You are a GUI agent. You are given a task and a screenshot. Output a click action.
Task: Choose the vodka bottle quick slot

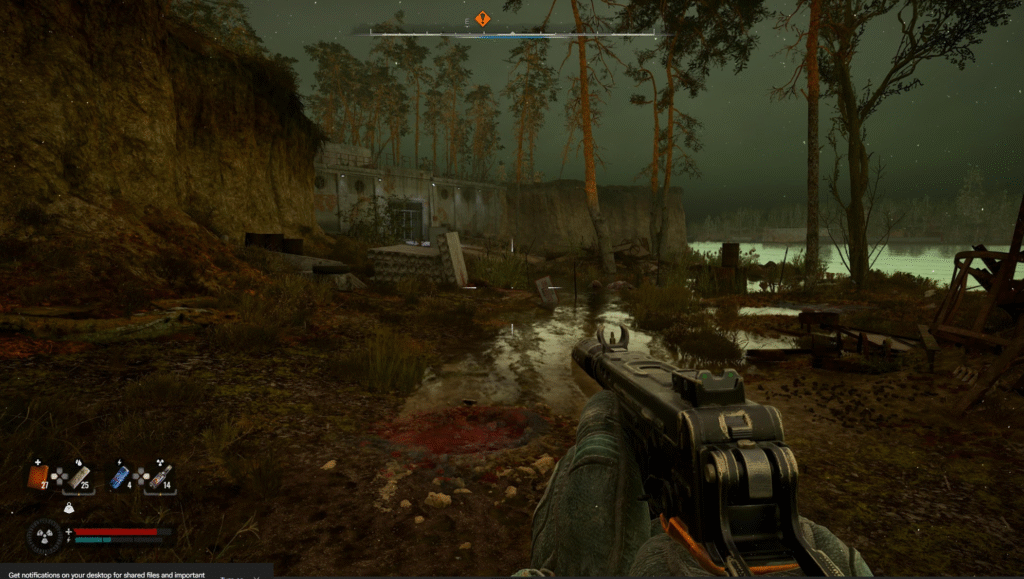[160, 476]
